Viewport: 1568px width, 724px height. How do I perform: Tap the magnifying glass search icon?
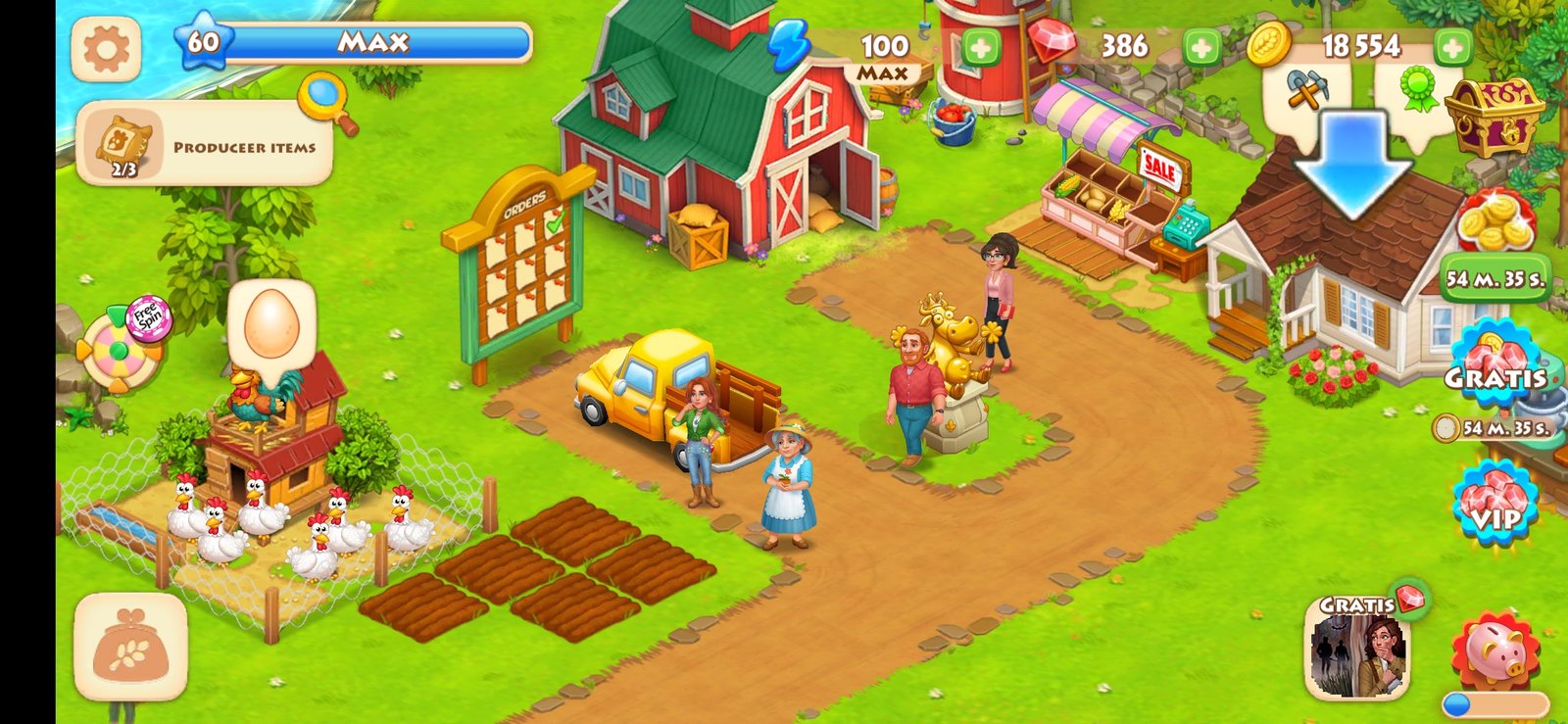tap(325, 100)
